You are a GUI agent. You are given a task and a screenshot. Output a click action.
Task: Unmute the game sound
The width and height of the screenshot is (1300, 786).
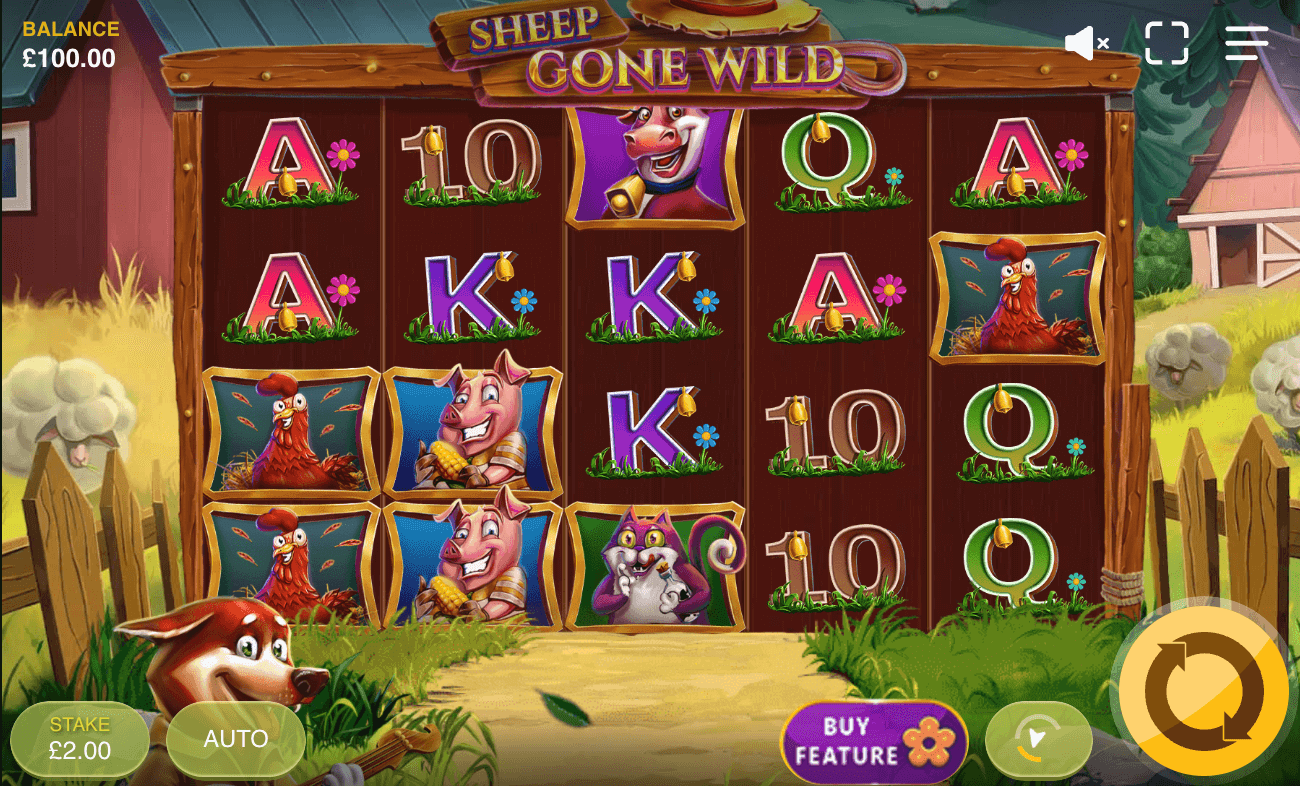click(x=1085, y=42)
